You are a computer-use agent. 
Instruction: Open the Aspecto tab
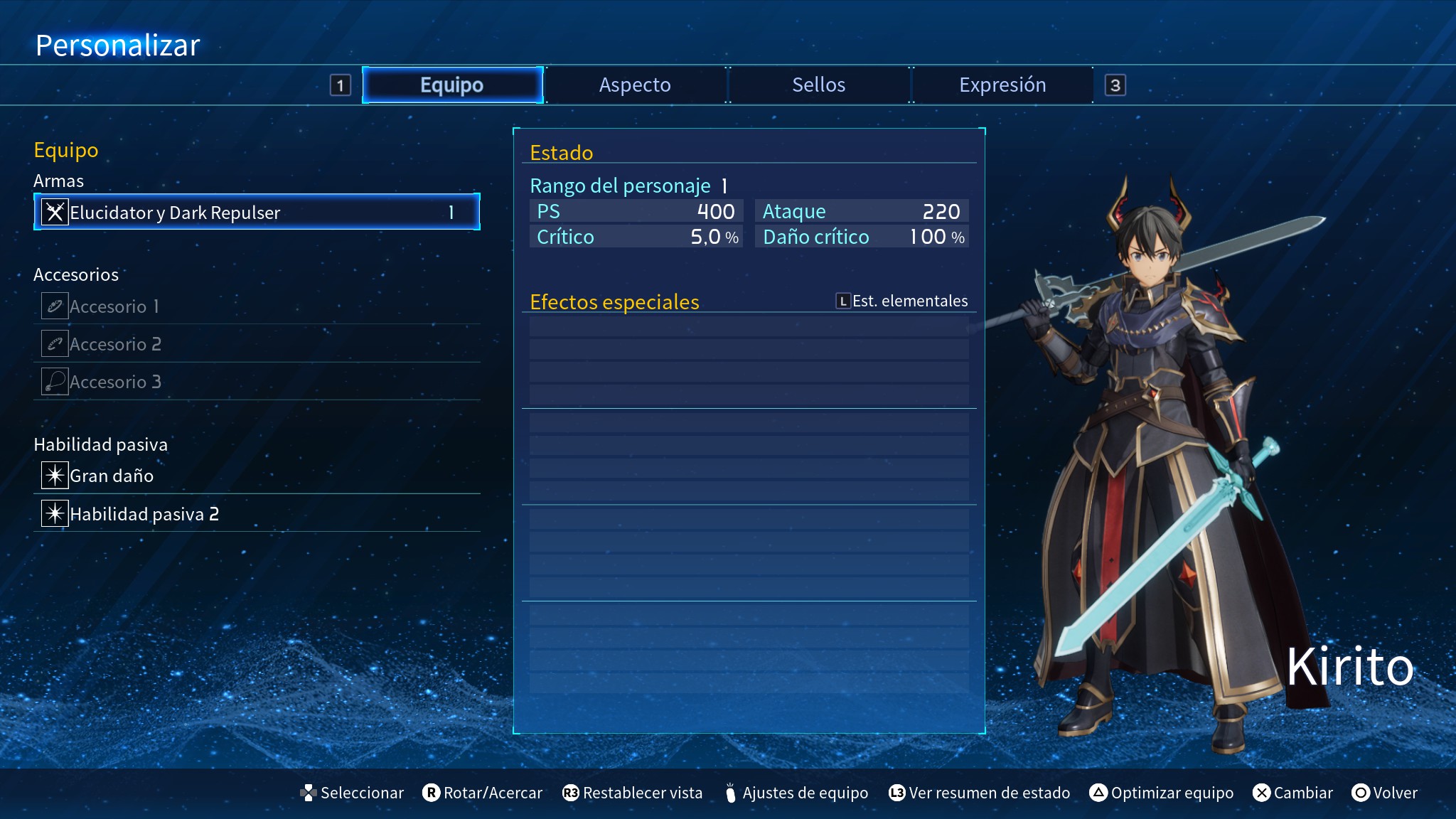pyautogui.click(x=635, y=85)
